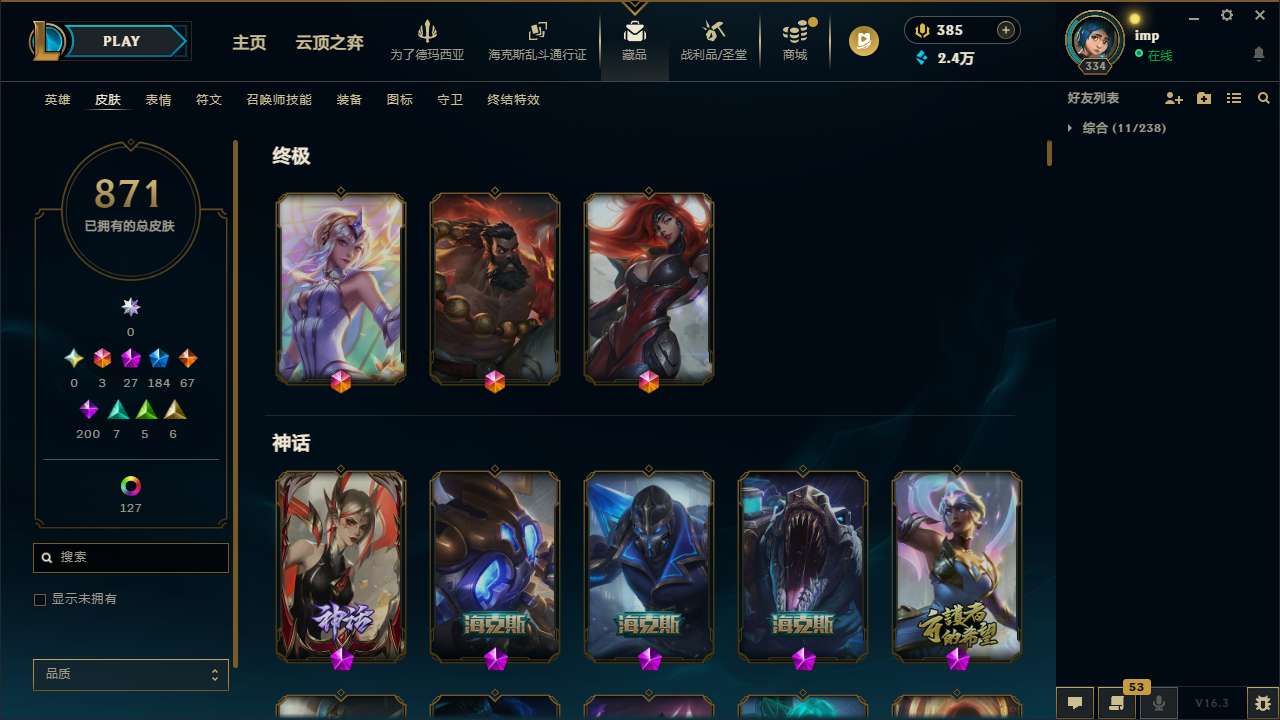
Task: Click the 为了德玛西亚 event trident icon
Action: click(x=428, y=32)
